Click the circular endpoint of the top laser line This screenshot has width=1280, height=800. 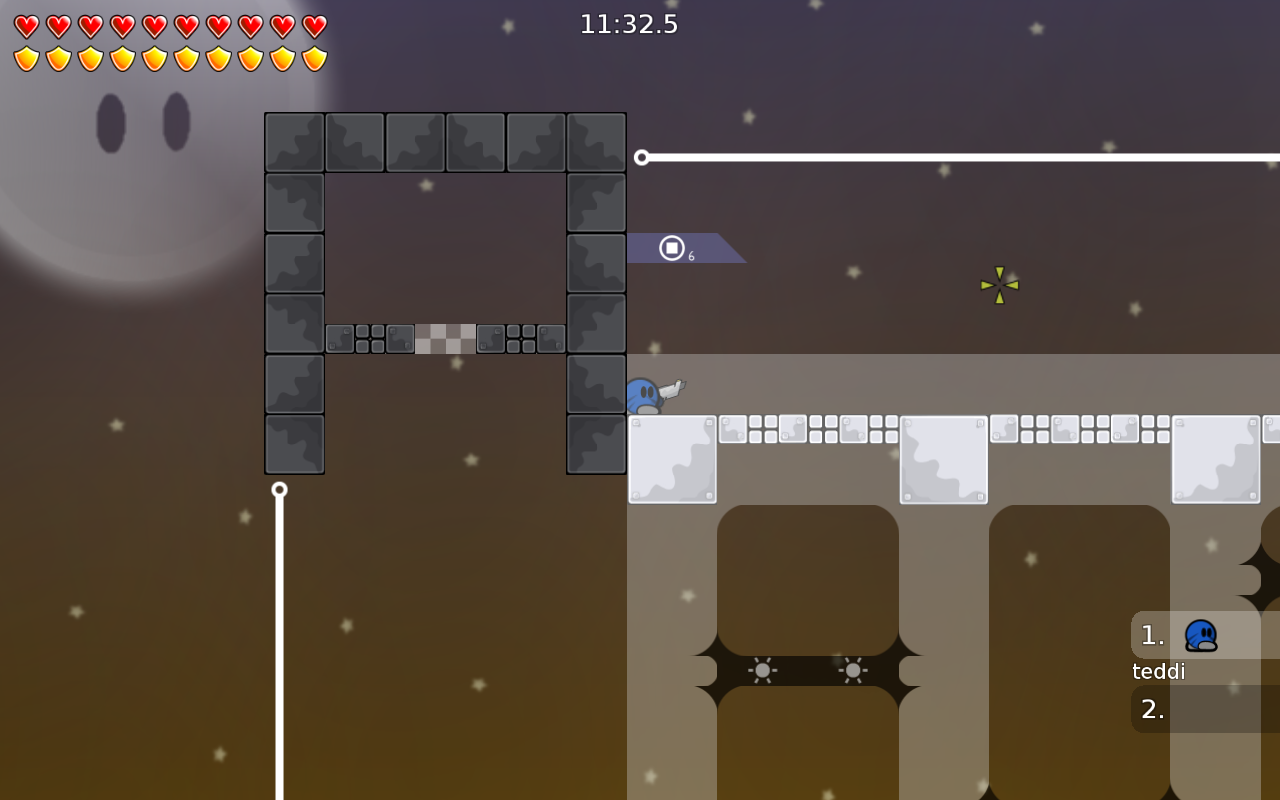tap(641, 156)
